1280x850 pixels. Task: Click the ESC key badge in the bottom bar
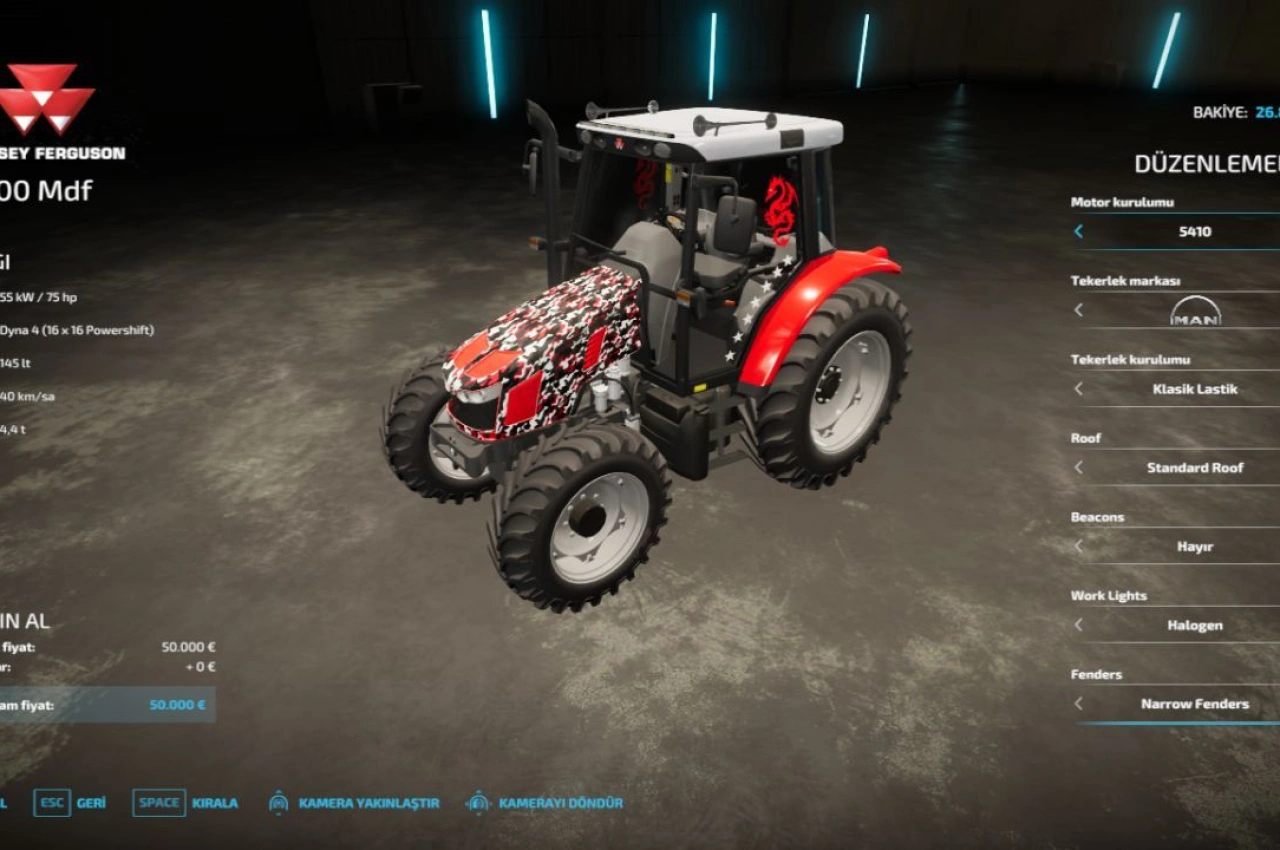coord(50,802)
